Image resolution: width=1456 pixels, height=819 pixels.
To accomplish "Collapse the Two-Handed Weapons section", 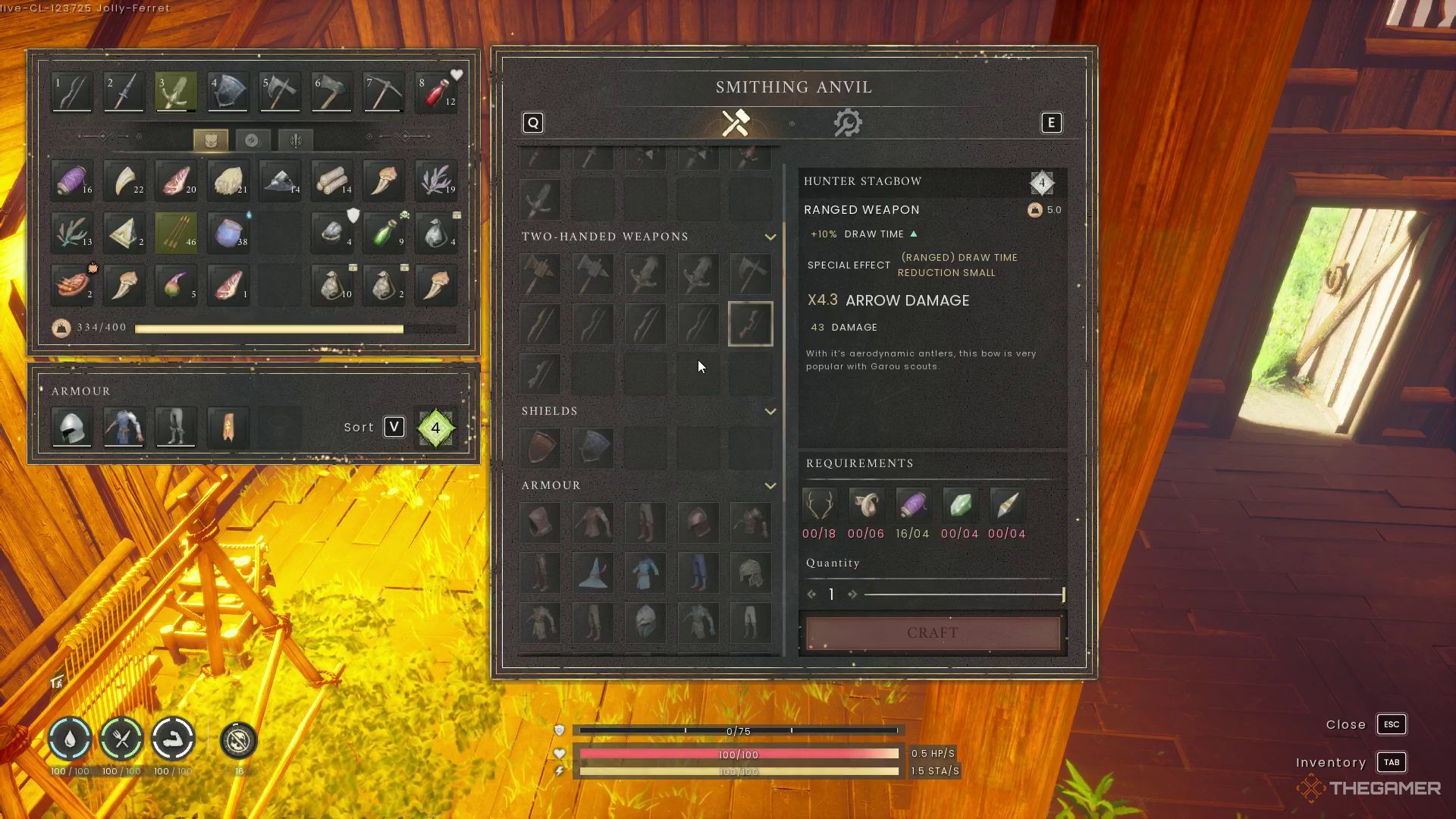I will [770, 237].
